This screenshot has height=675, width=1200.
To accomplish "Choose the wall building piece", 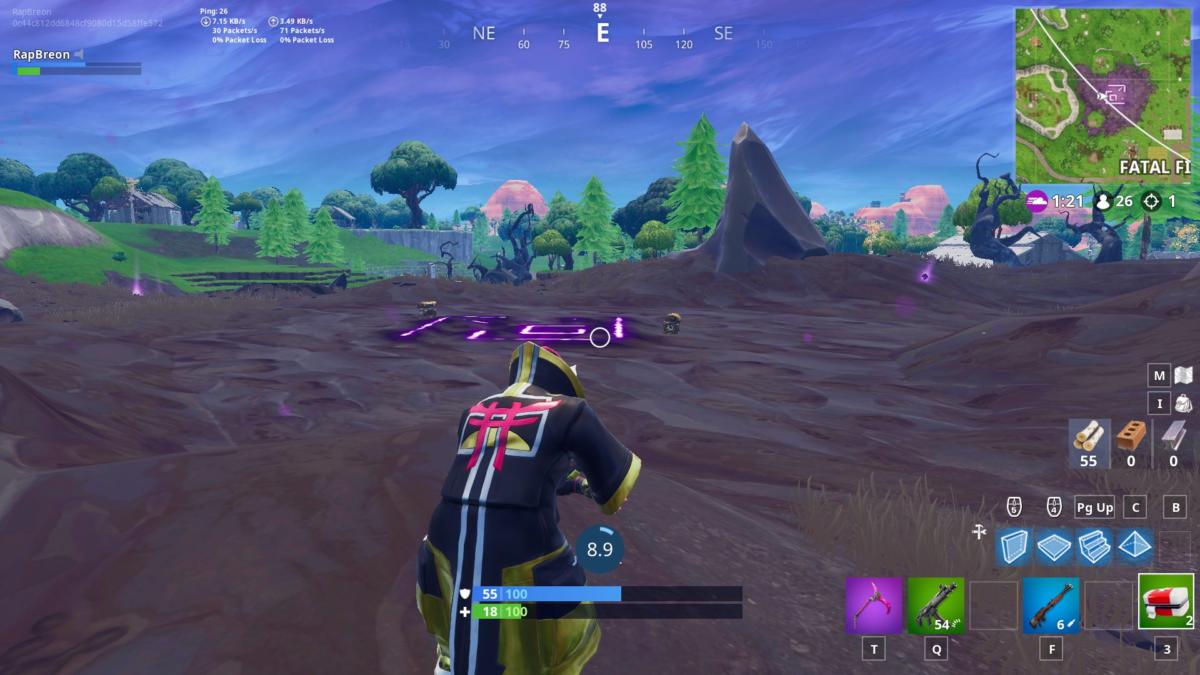I will pos(1013,546).
